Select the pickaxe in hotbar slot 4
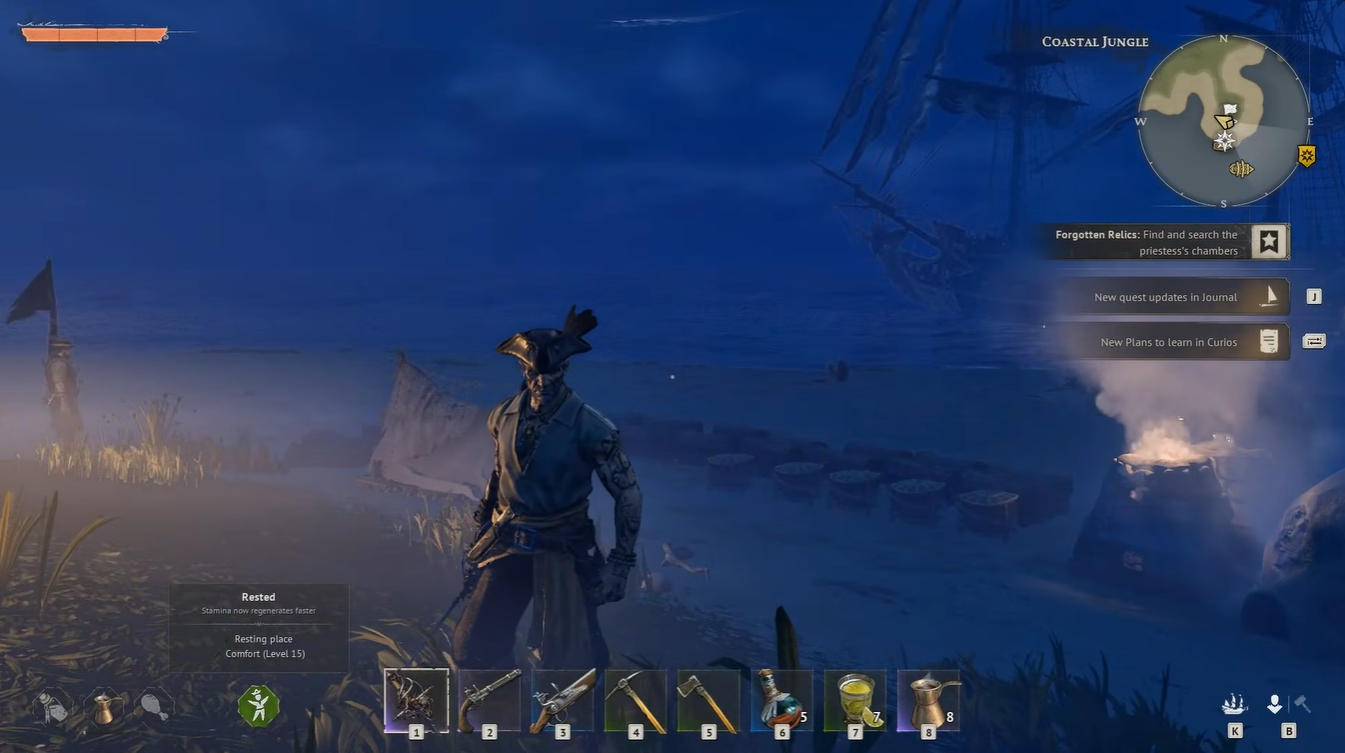1345x753 pixels. [635, 697]
